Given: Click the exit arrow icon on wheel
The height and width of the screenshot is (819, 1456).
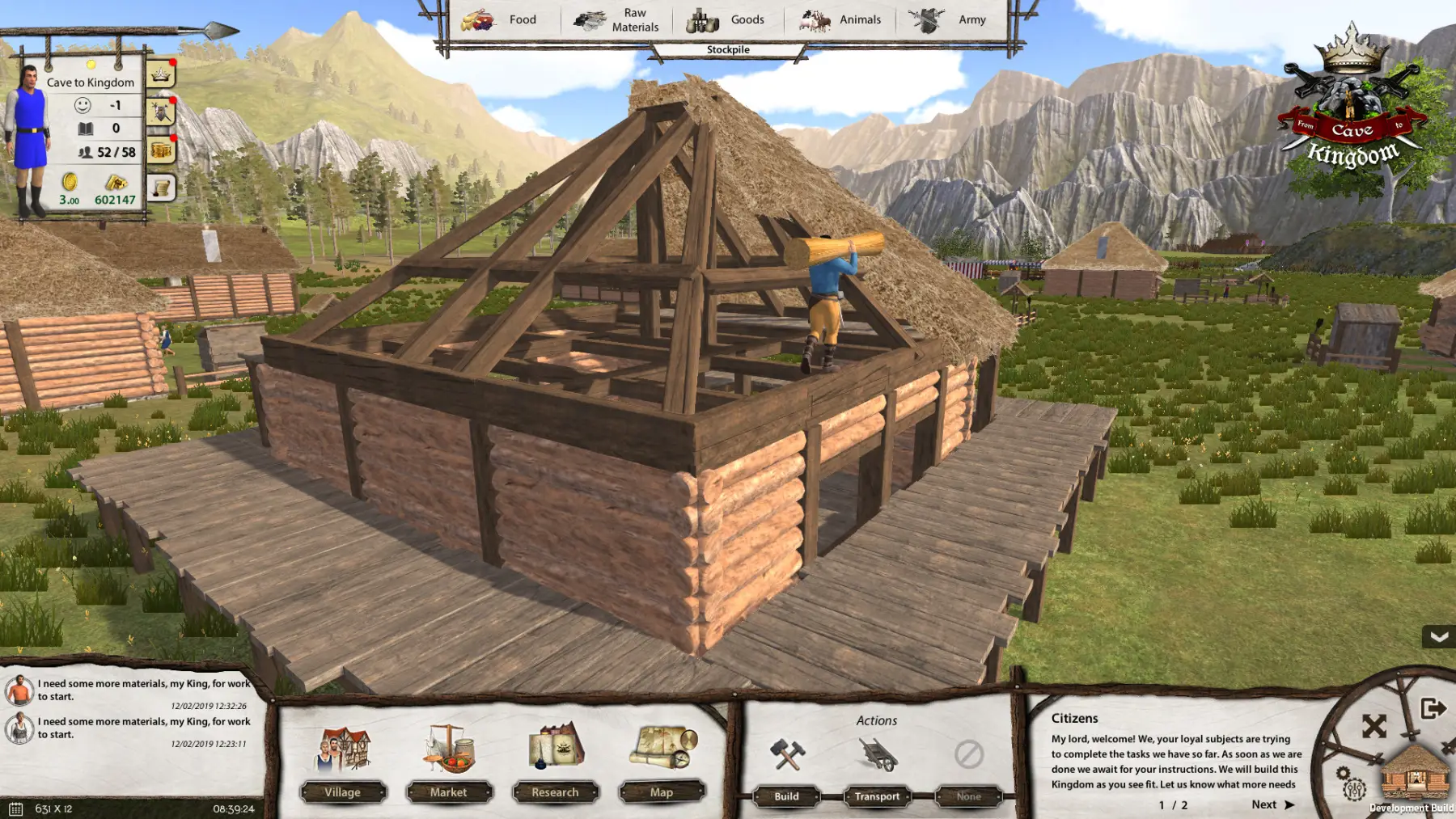Looking at the screenshot, I should (x=1433, y=709).
